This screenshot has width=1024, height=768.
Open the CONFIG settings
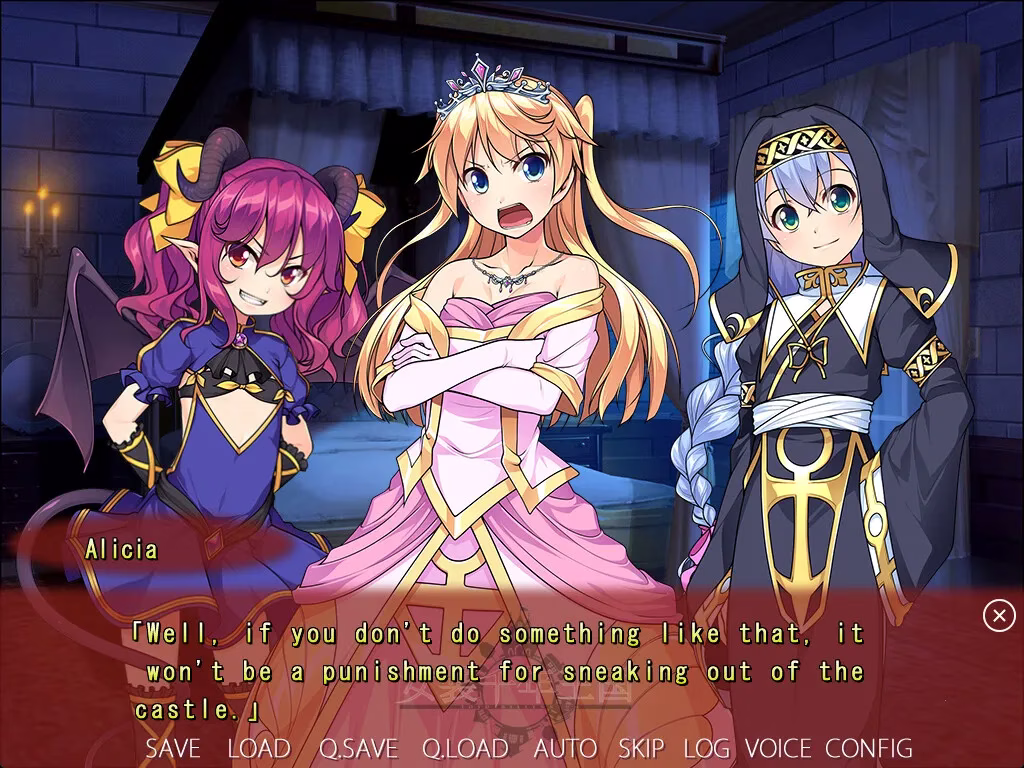point(869,748)
